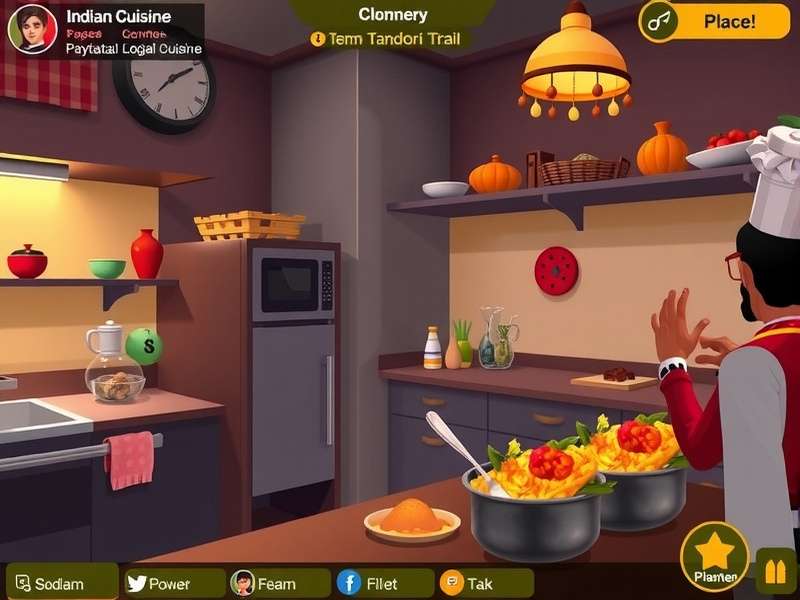Pause the game with the pause button
The image size is (800, 600).
[776, 572]
